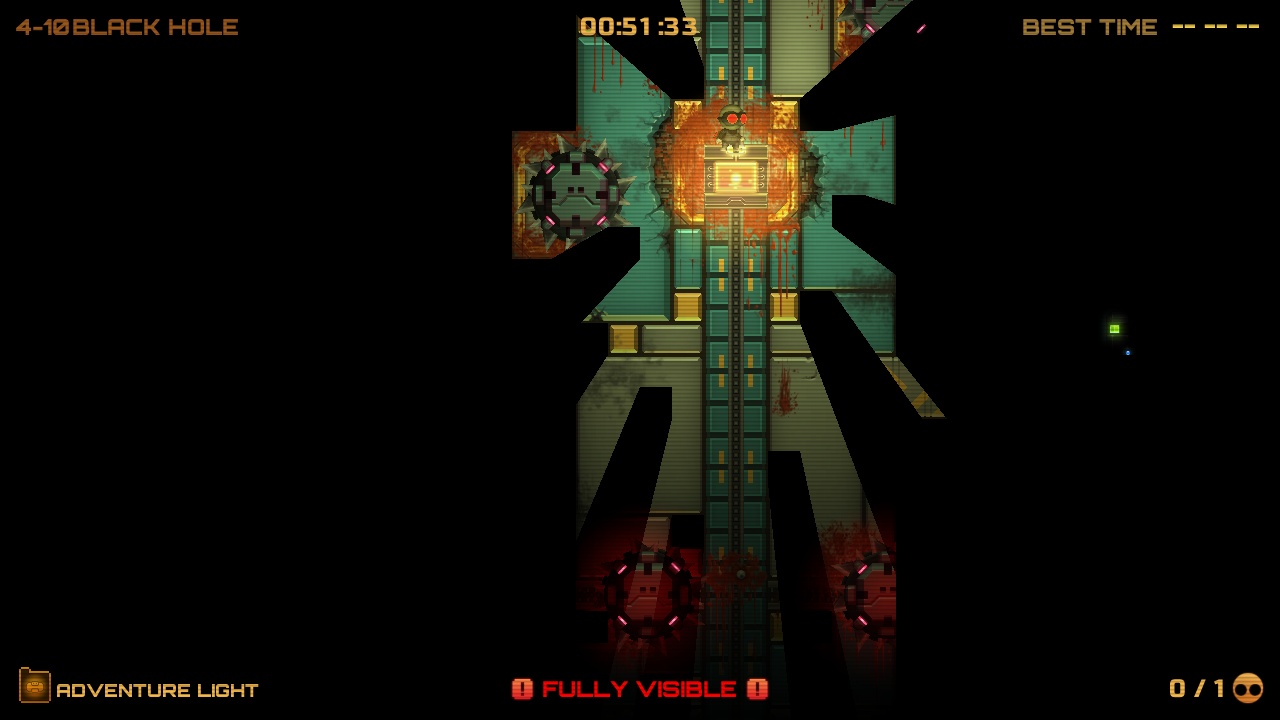
Task: Click the small green light on the right
Action: [1112, 329]
